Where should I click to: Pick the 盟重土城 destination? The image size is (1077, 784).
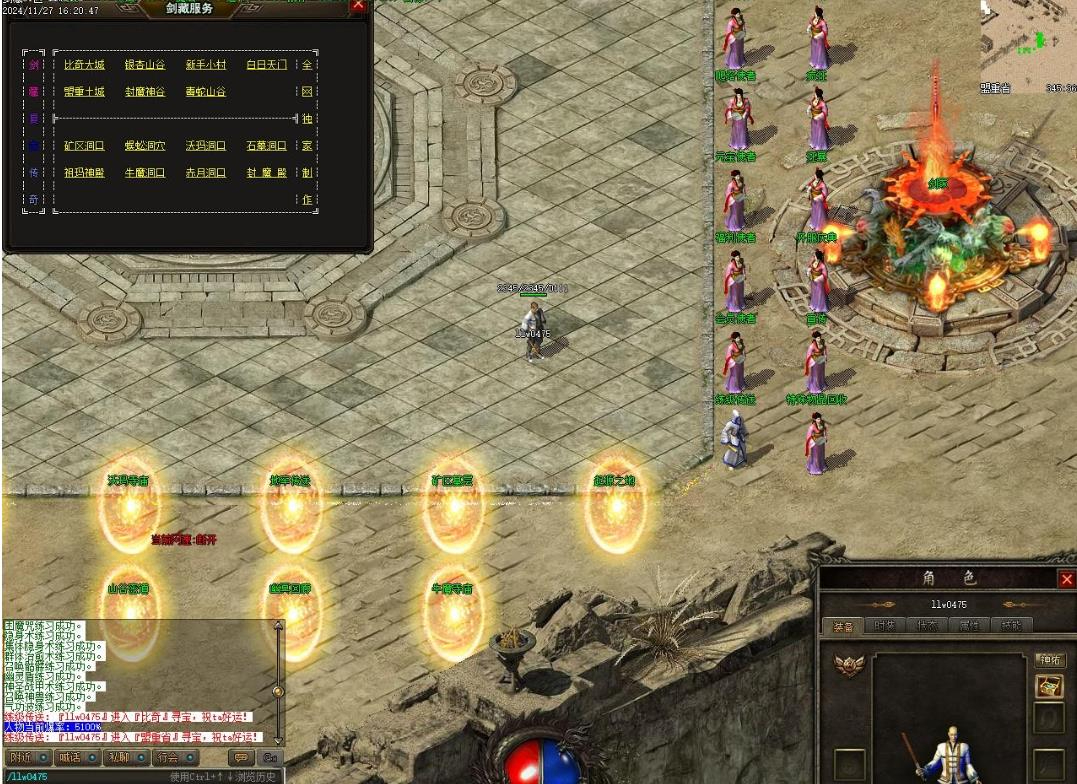click(x=84, y=92)
